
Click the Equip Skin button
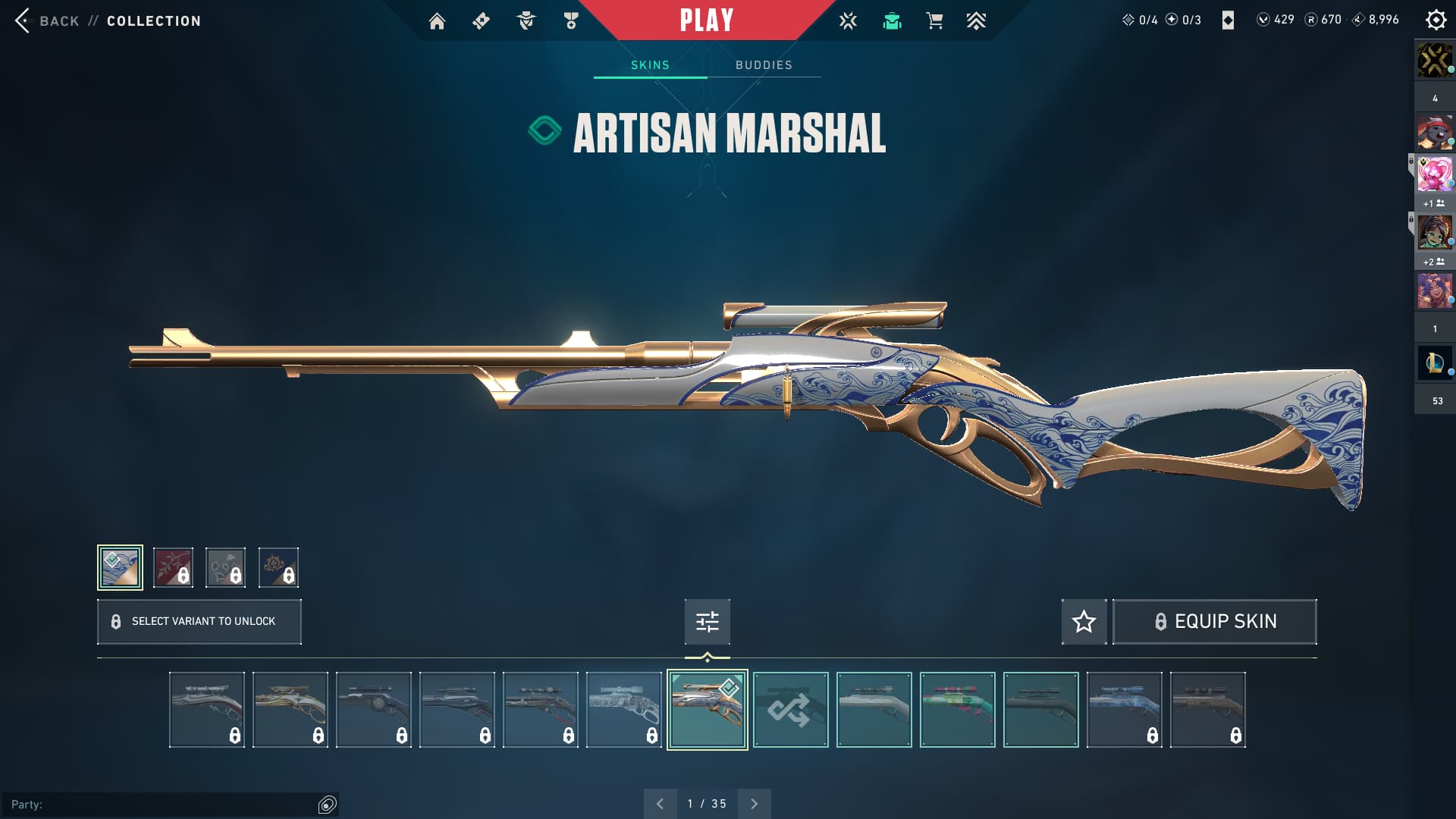[1214, 622]
